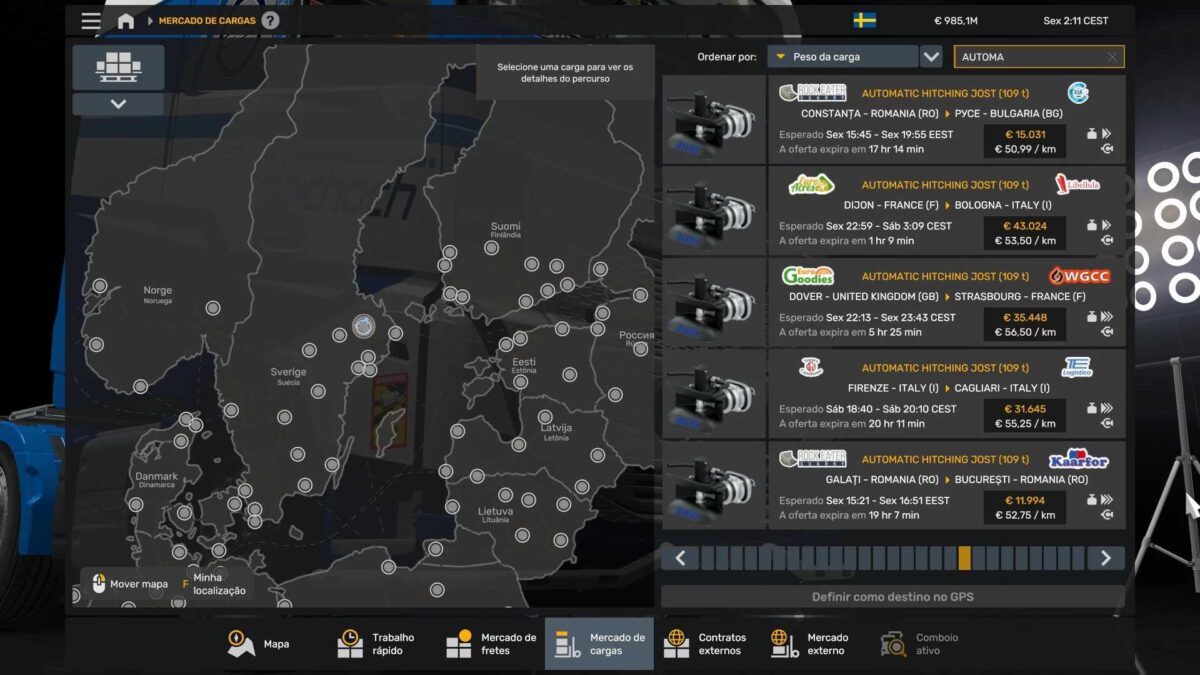
Task: Choose the Dijon to Bologna cargo offer
Action: (945, 211)
